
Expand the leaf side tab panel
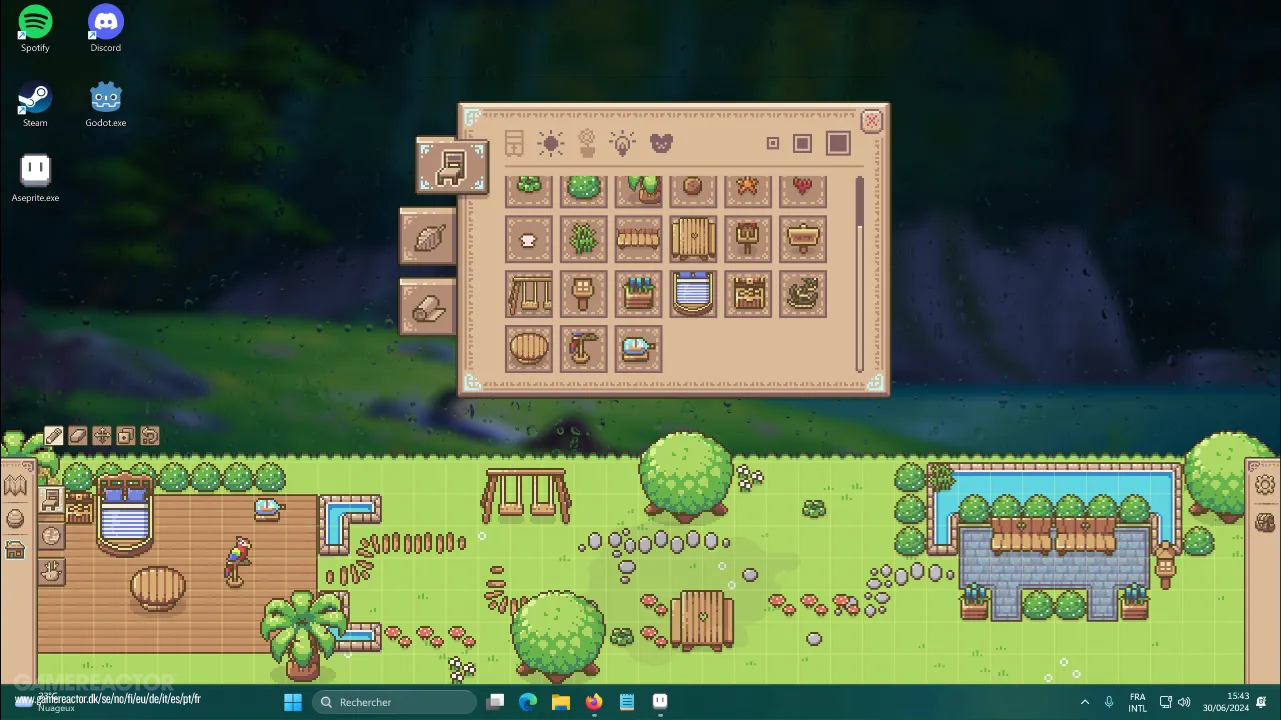(428, 236)
